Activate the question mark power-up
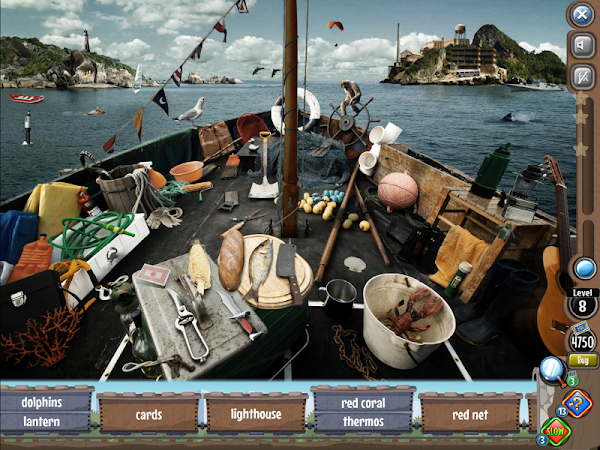Image resolution: width=600 pixels, height=450 pixels. (x=577, y=402)
